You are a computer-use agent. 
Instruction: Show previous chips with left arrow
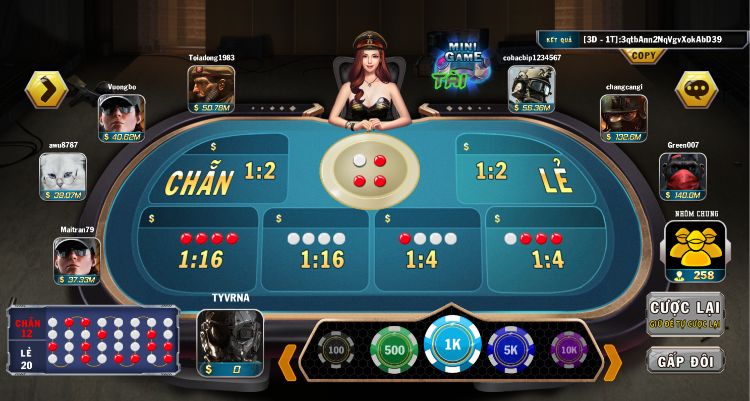coord(288,360)
